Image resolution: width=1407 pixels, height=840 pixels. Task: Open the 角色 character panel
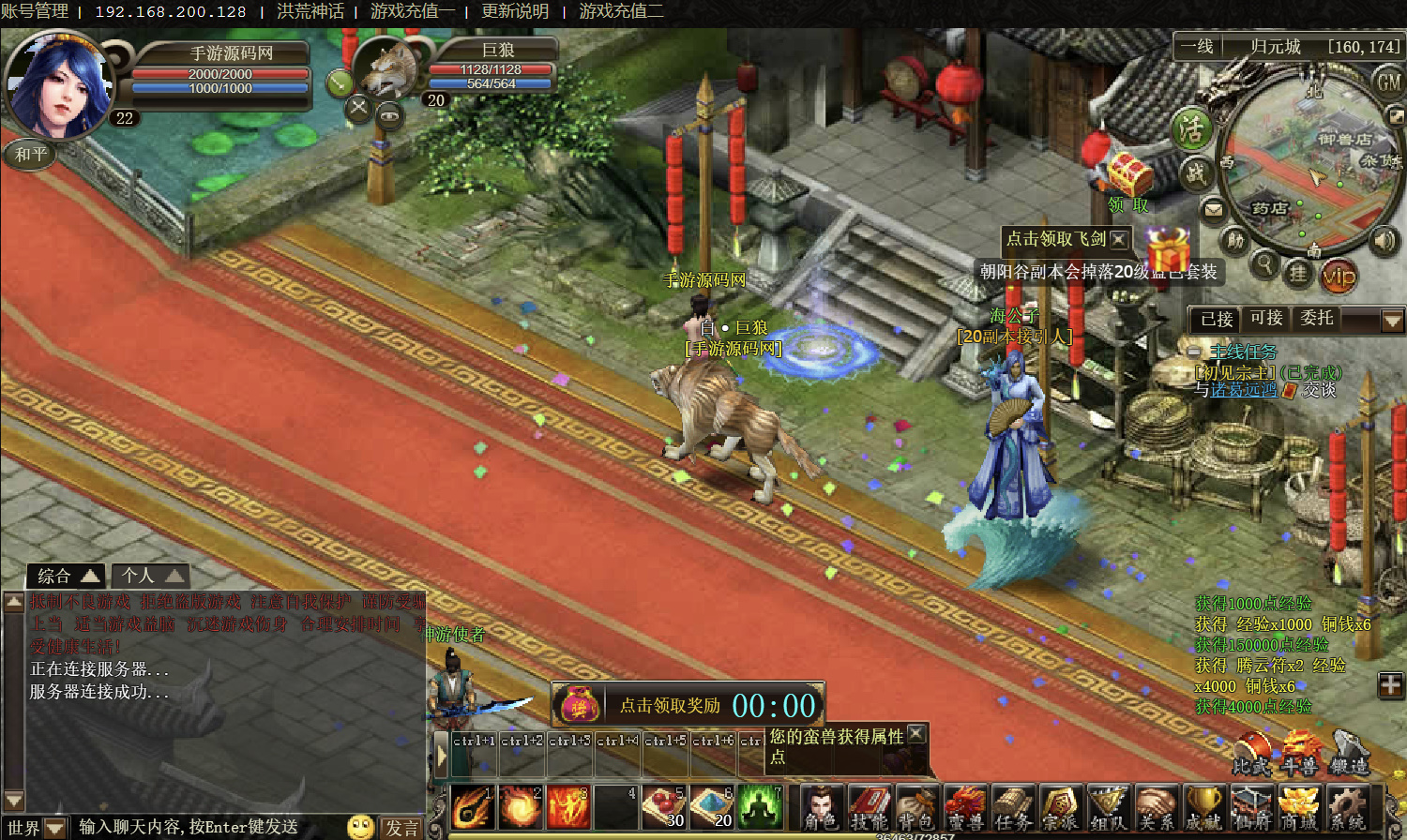(x=822, y=807)
